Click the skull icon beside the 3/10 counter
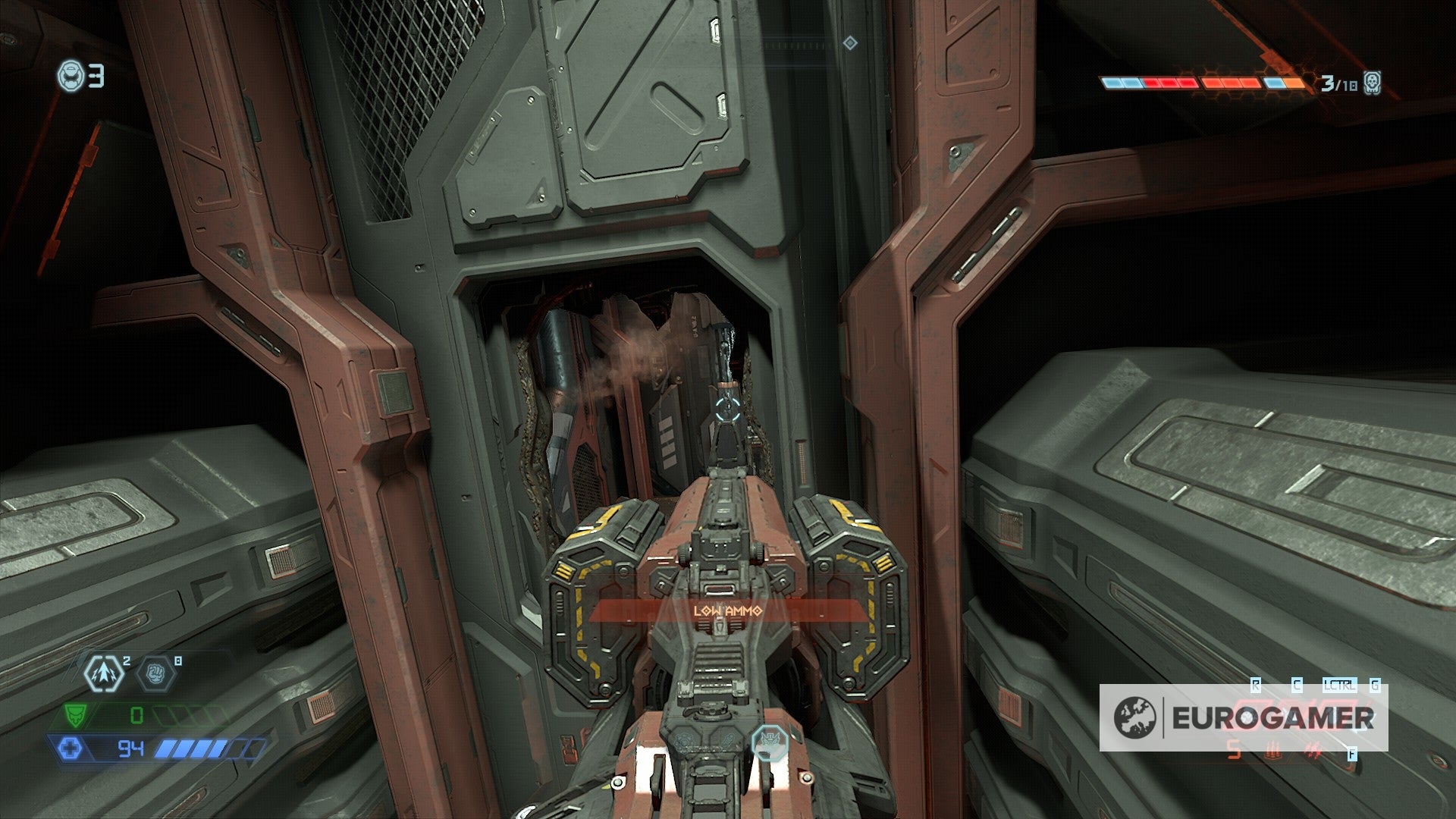Screen dimensions: 1456x819 click(1373, 83)
